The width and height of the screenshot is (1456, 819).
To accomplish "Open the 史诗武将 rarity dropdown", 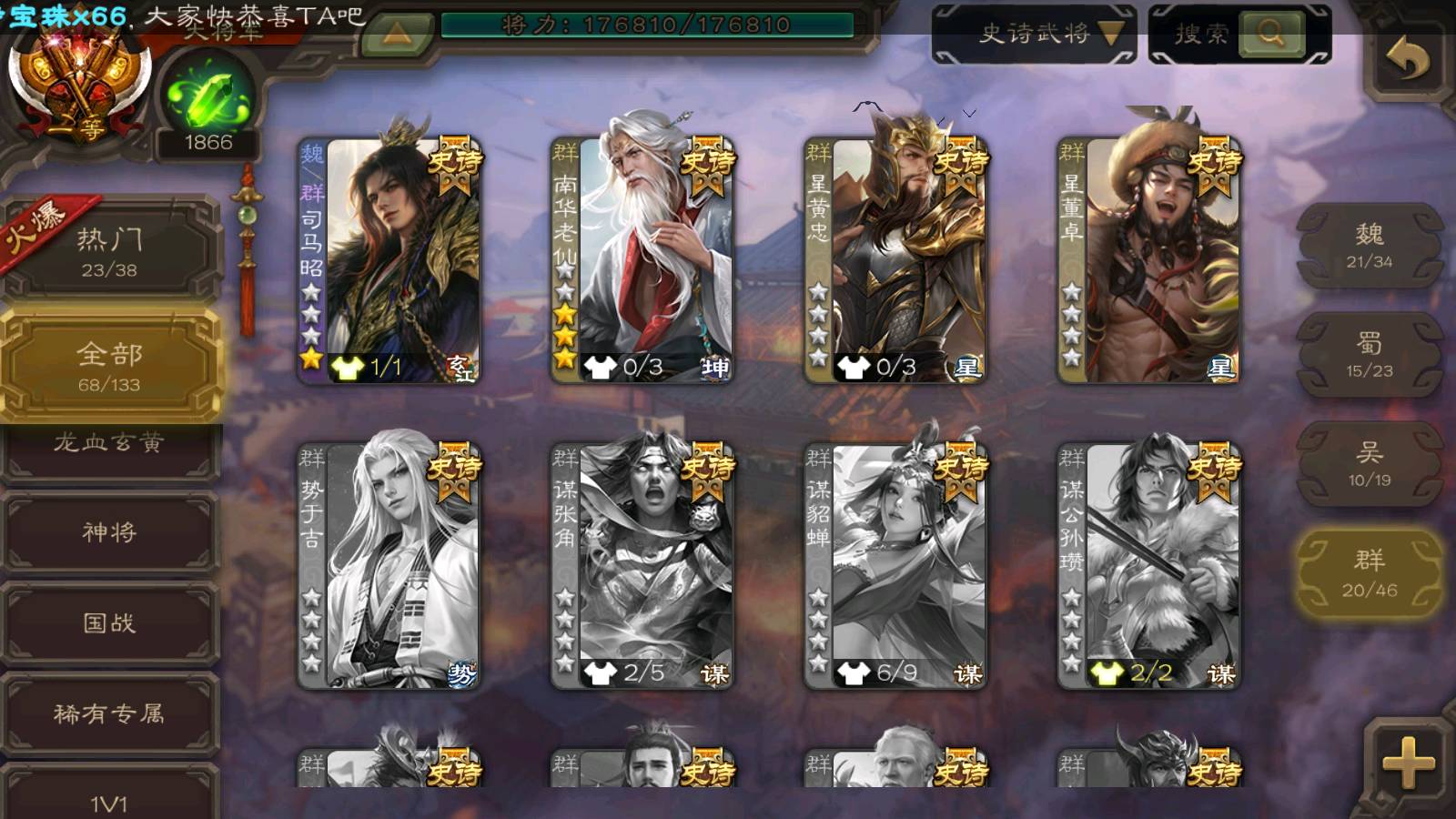I will (1034, 35).
